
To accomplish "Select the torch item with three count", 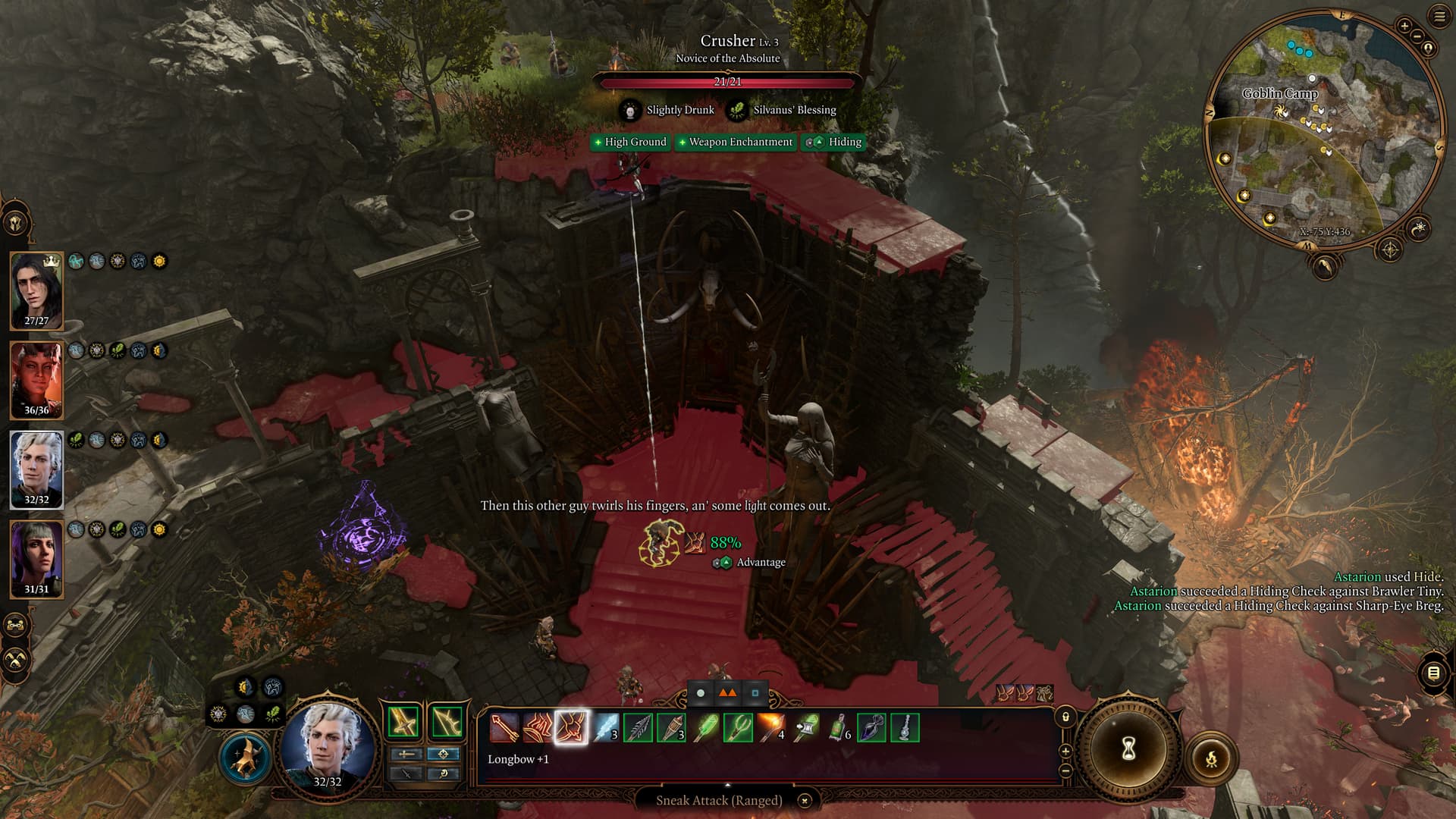I will pos(671,728).
